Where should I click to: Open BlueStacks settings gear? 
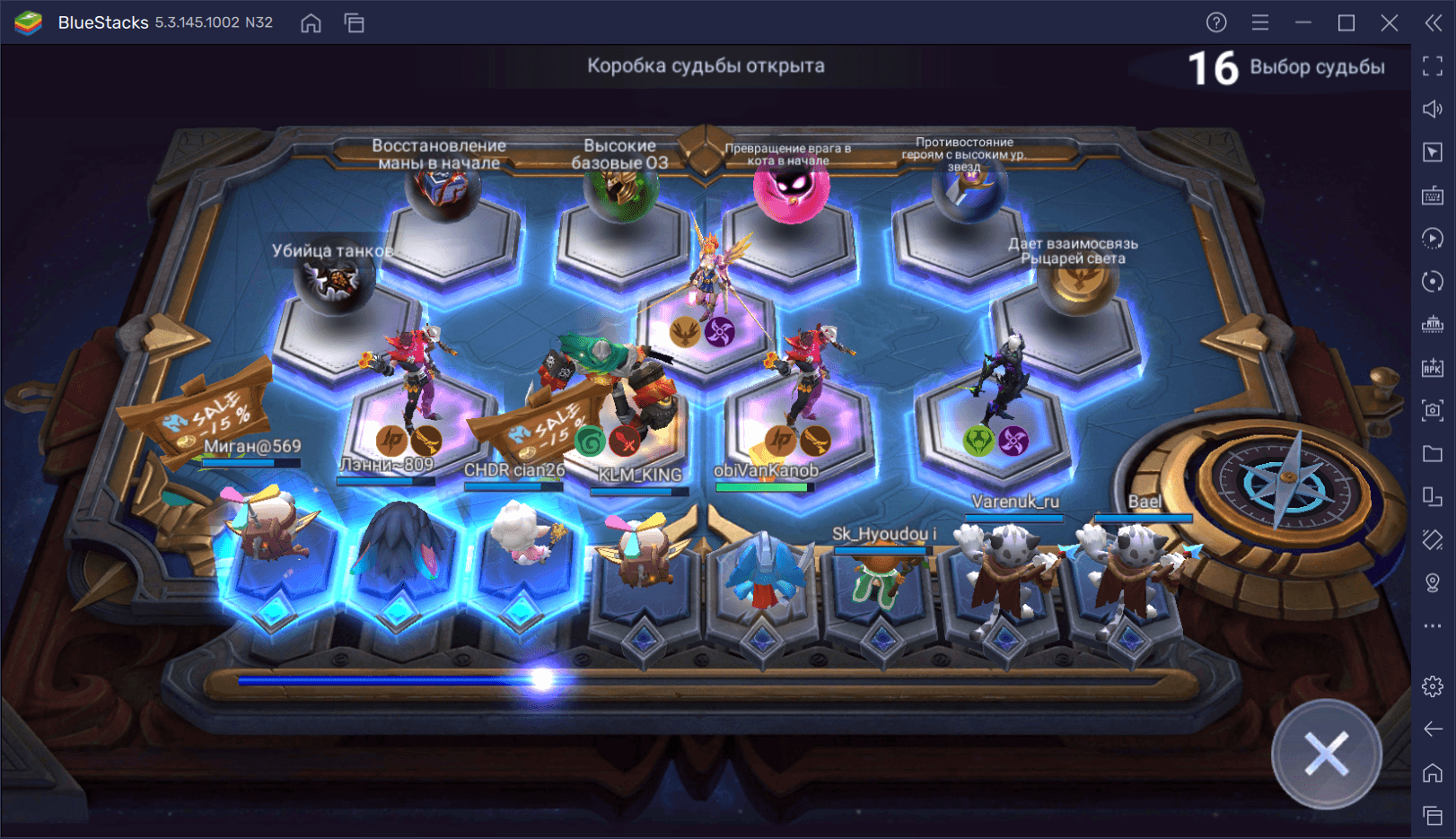[1433, 686]
